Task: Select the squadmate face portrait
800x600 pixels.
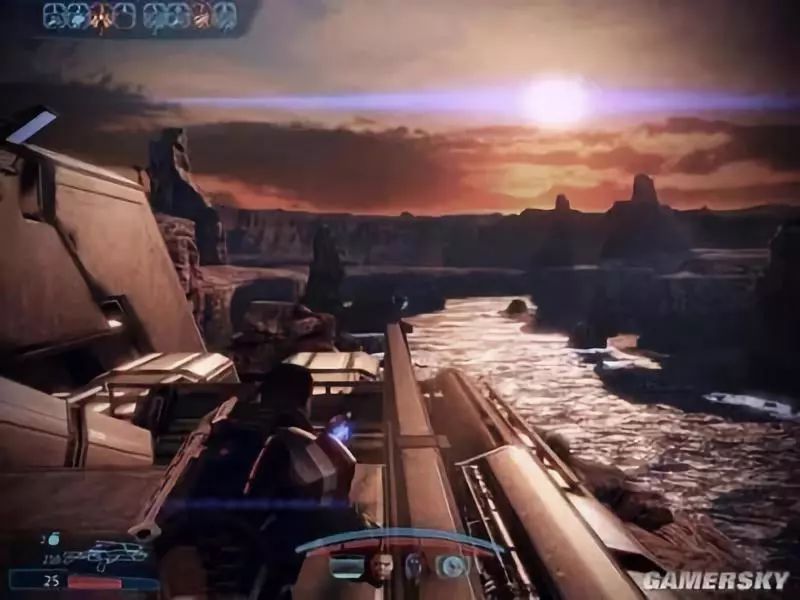Action: click(x=381, y=568)
